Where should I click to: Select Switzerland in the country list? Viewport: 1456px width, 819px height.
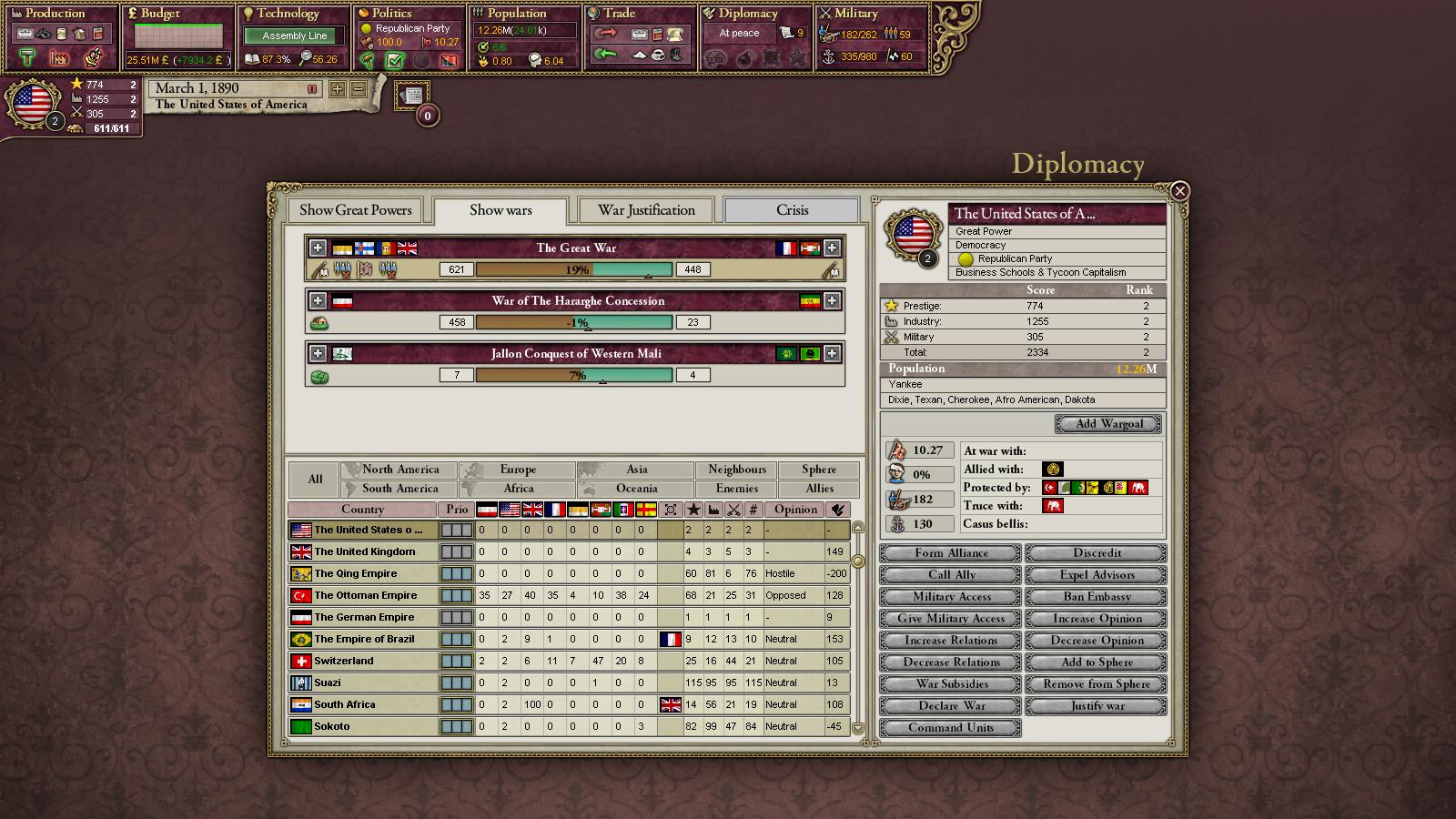[x=344, y=661]
